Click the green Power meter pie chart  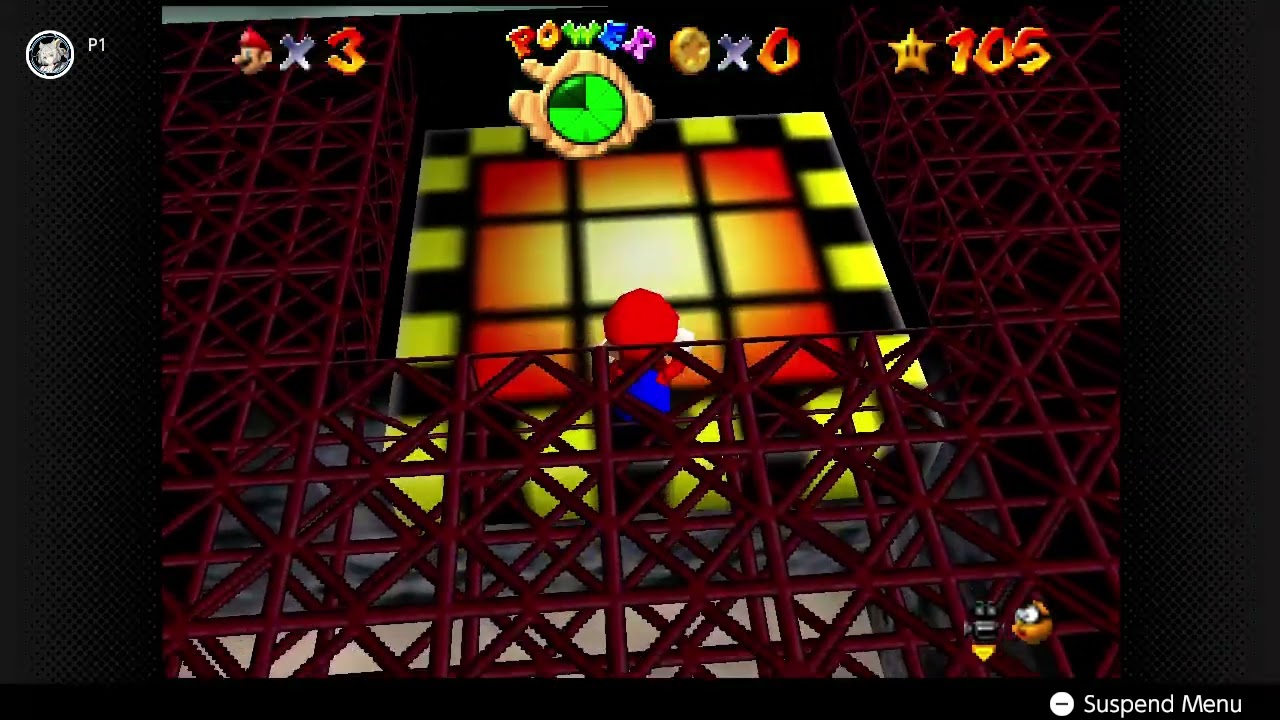coord(586,107)
